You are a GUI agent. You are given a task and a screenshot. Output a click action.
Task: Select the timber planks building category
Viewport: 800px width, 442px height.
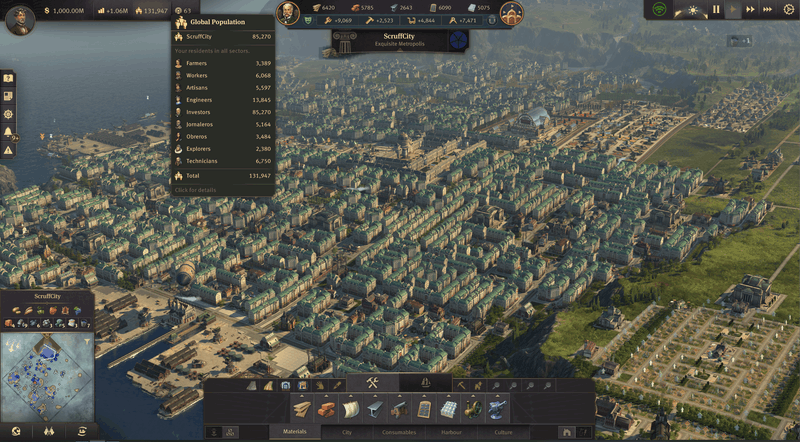click(x=302, y=409)
